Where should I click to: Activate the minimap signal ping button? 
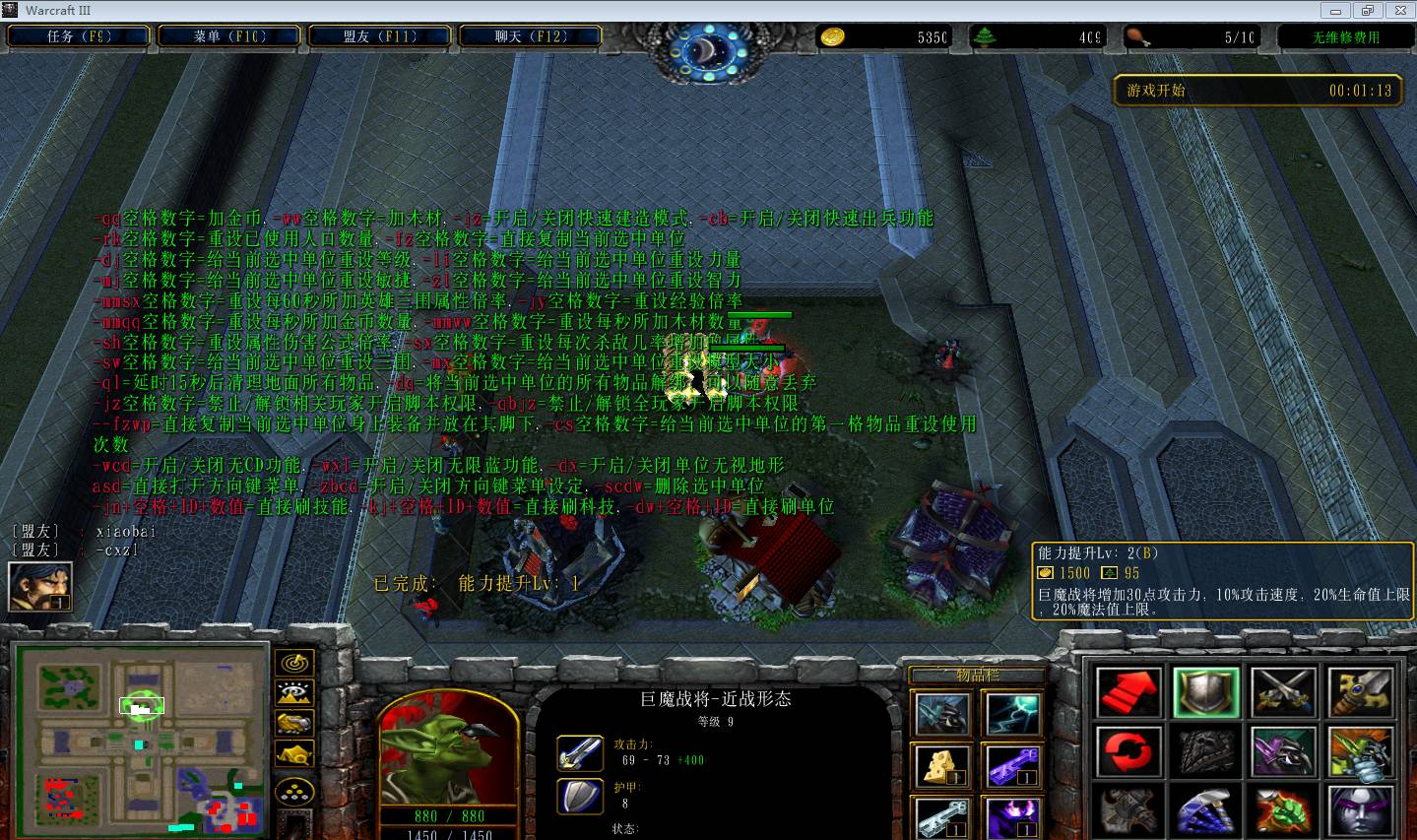294,662
